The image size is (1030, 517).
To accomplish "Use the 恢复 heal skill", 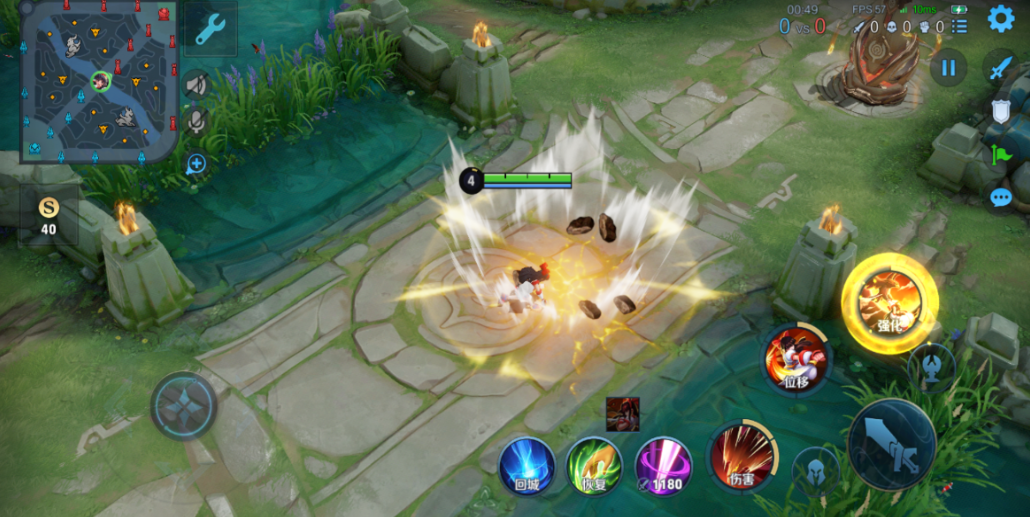I will point(594,465).
